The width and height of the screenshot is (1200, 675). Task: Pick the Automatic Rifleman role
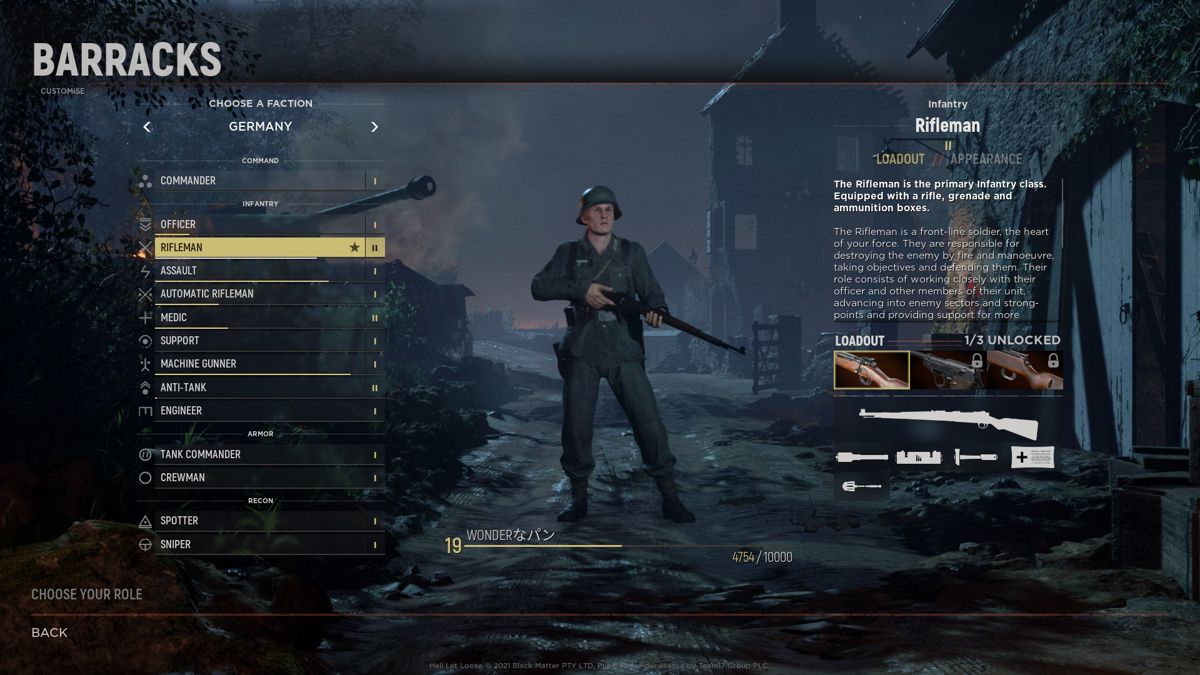coord(260,294)
